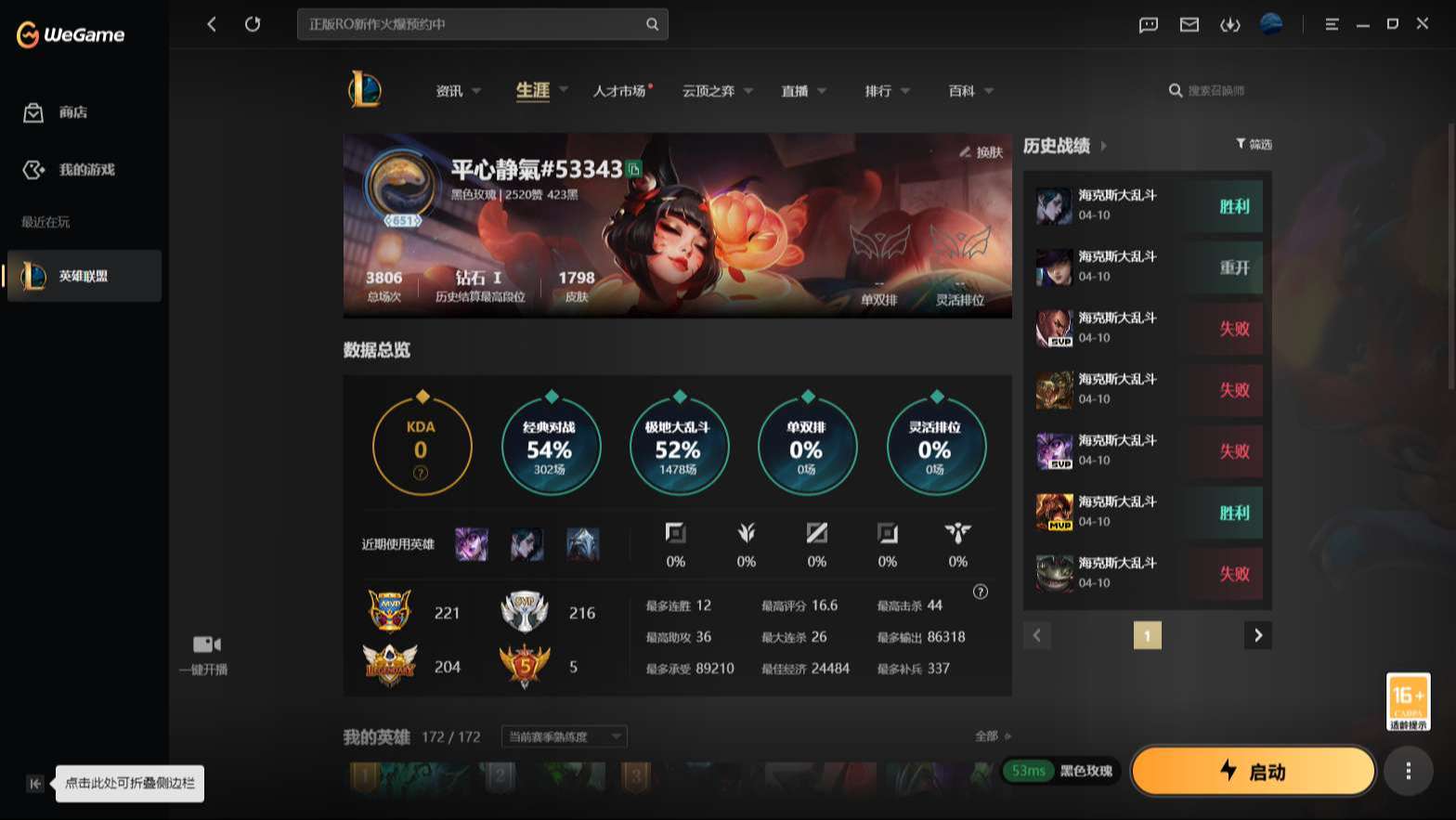This screenshot has width=1456, height=820.
Task: Open the 筛选 filter above match history
Action: tap(1252, 144)
